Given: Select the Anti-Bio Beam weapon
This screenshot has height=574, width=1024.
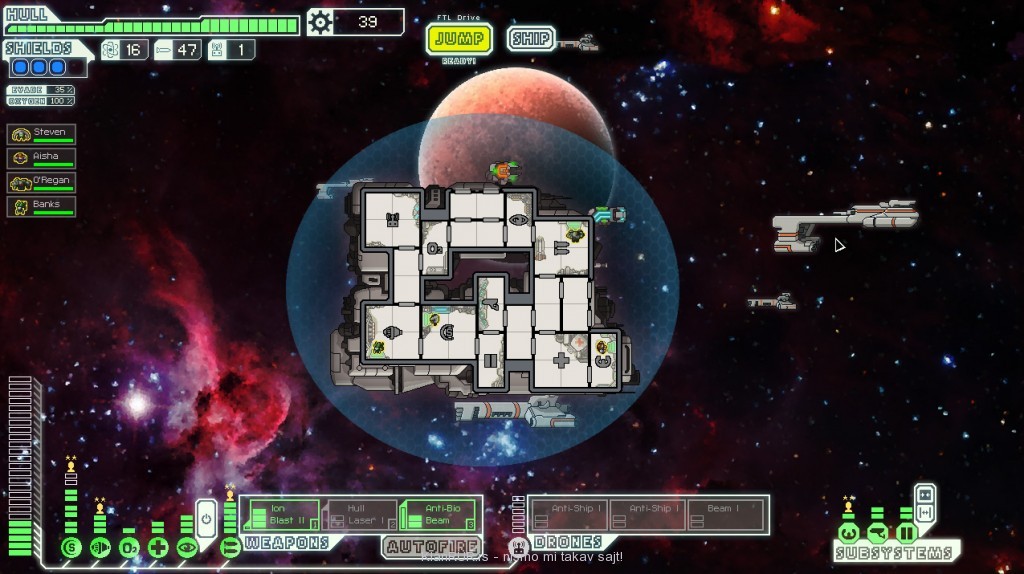Looking at the screenshot, I should click(438, 515).
